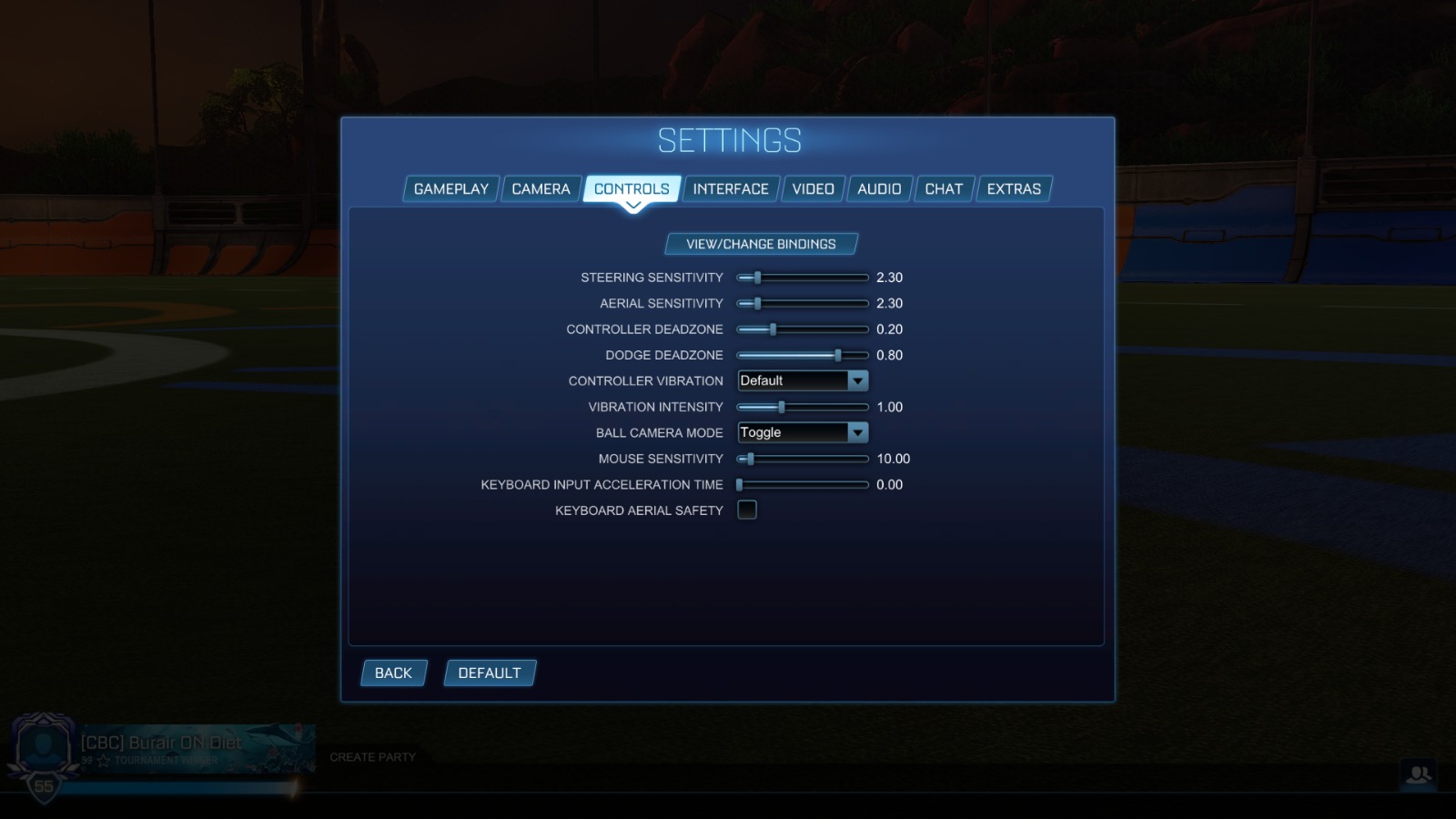Reset controls with the Default button
Screen dimensions: 1456x819
point(490,672)
